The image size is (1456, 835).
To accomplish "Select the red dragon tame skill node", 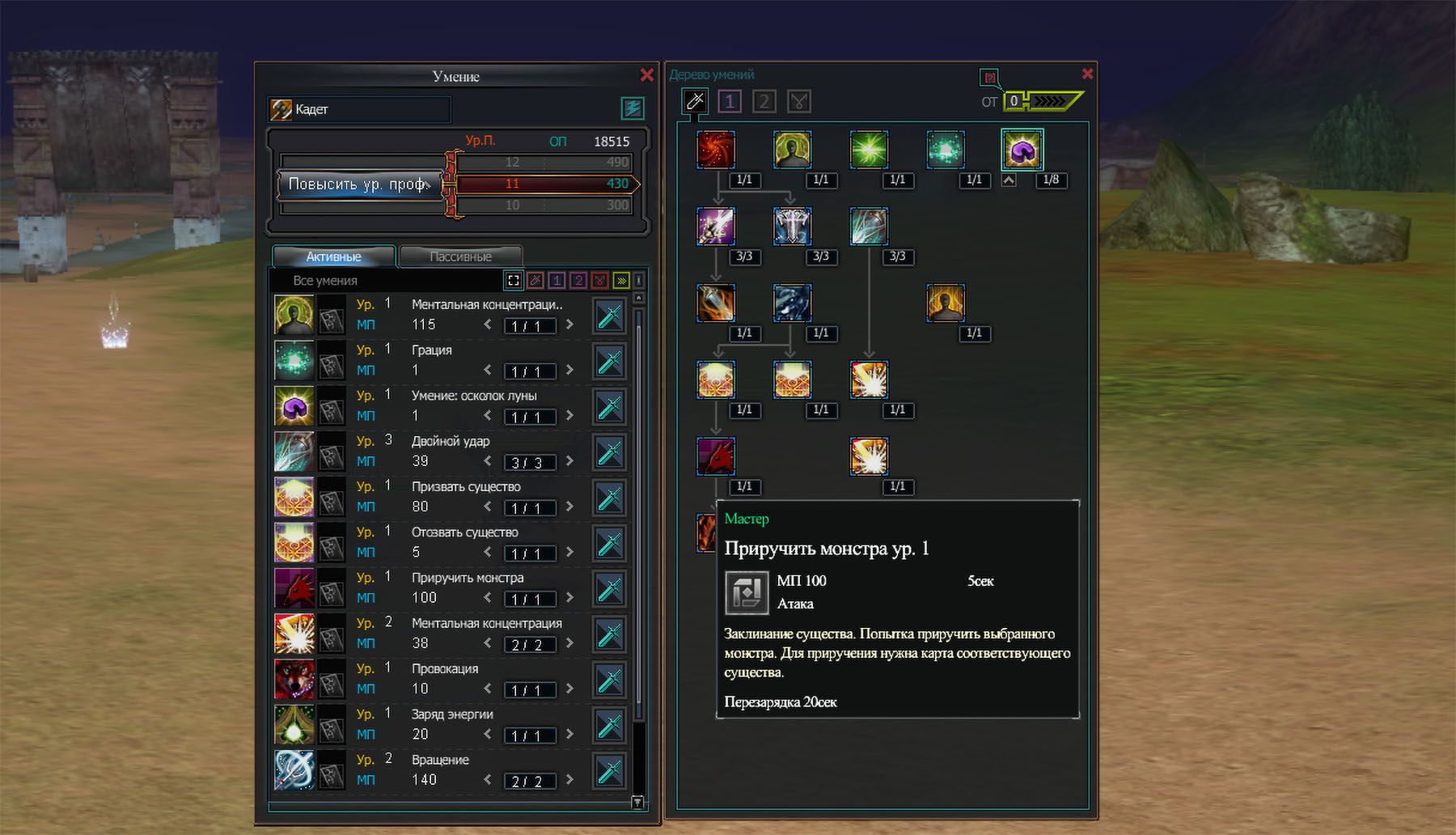I will coord(716,456).
